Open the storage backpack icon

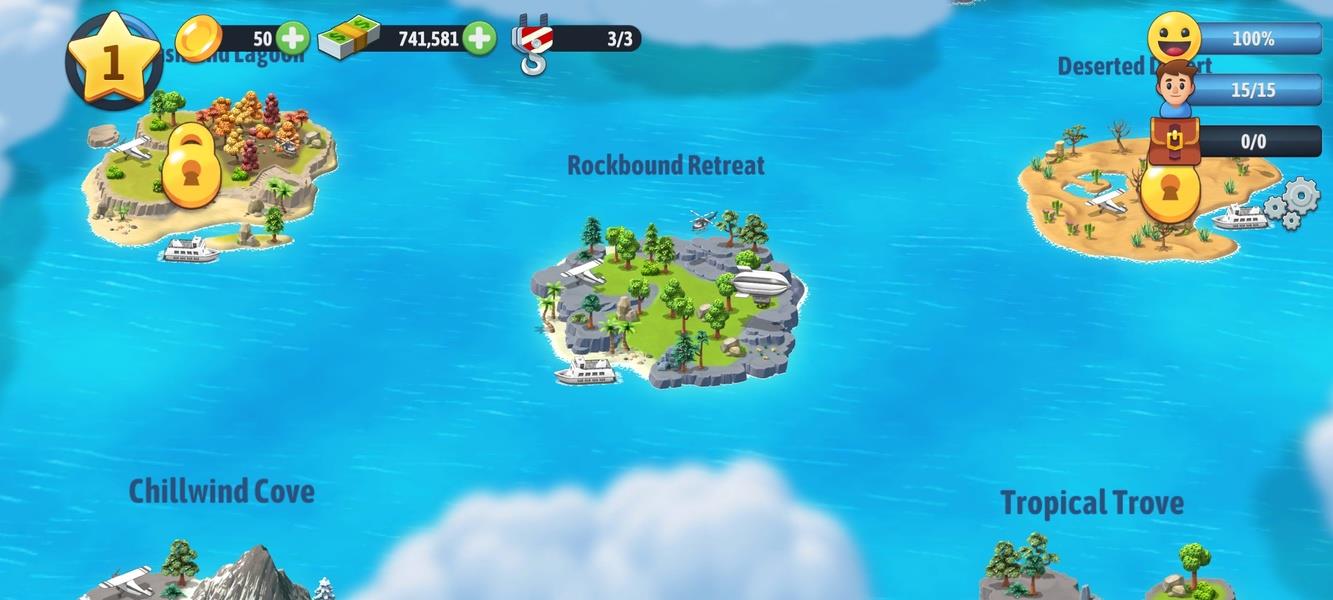point(1174,141)
